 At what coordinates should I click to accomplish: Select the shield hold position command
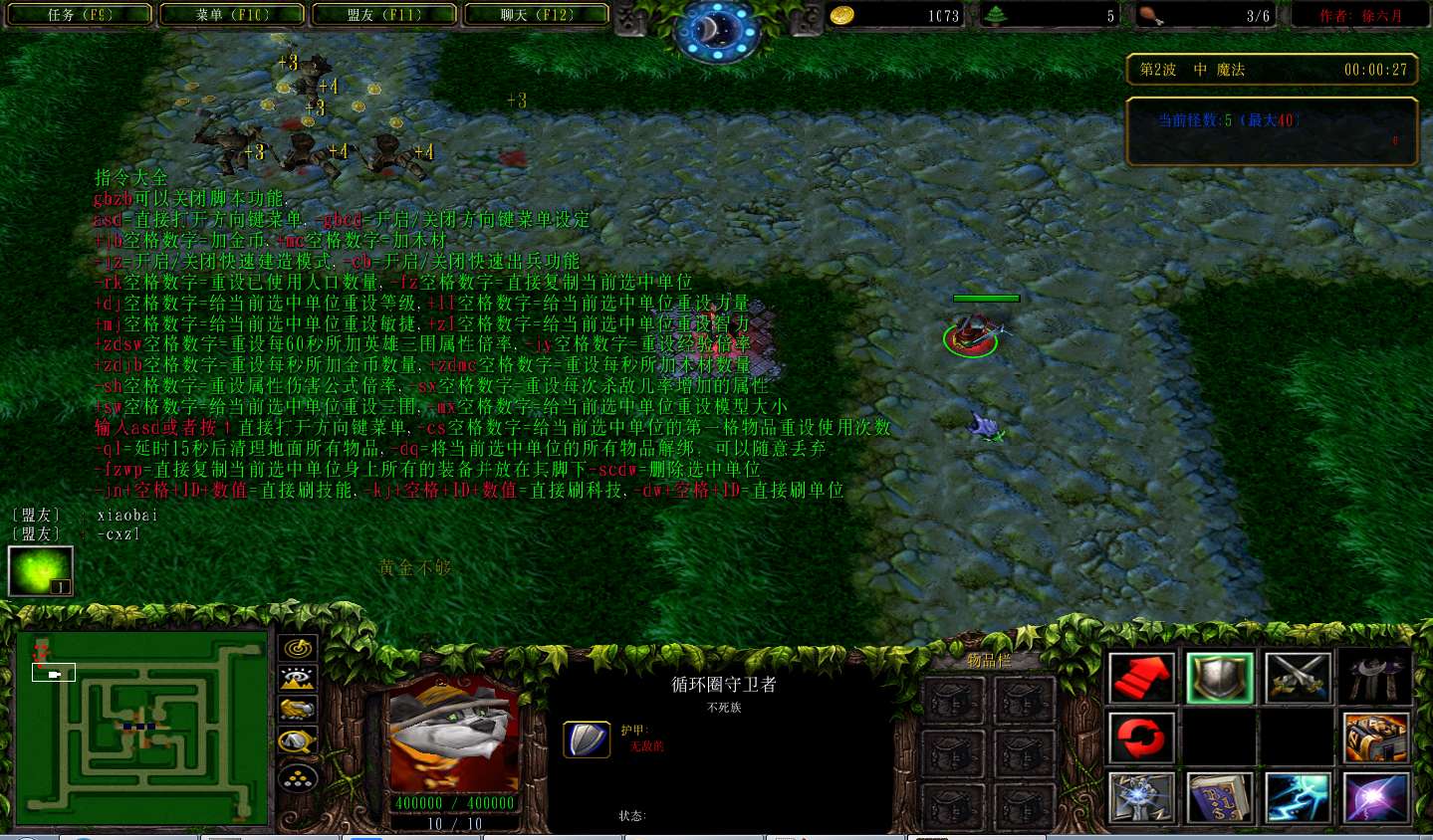click(1219, 678)
